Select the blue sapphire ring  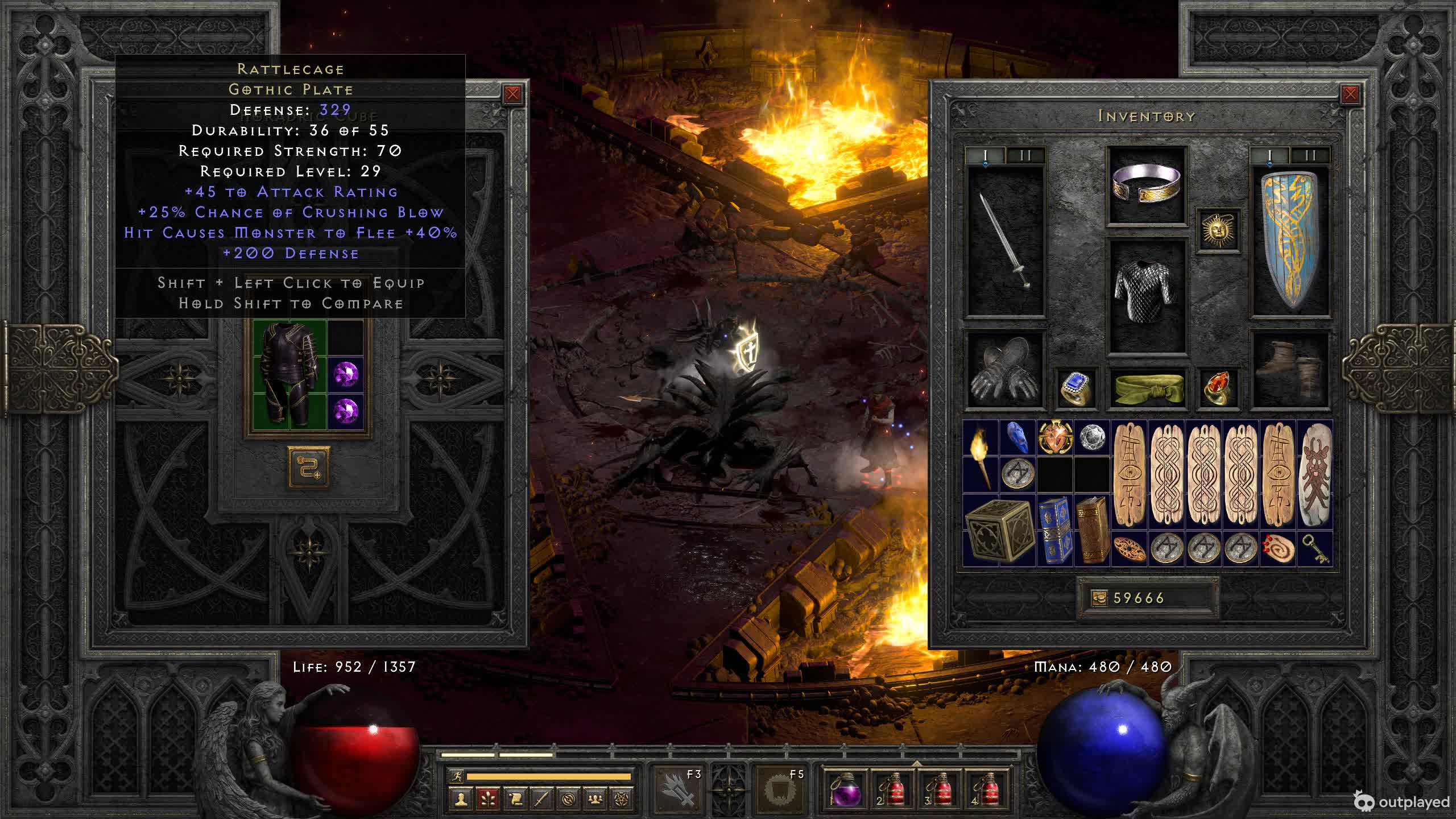(1076, 389)
